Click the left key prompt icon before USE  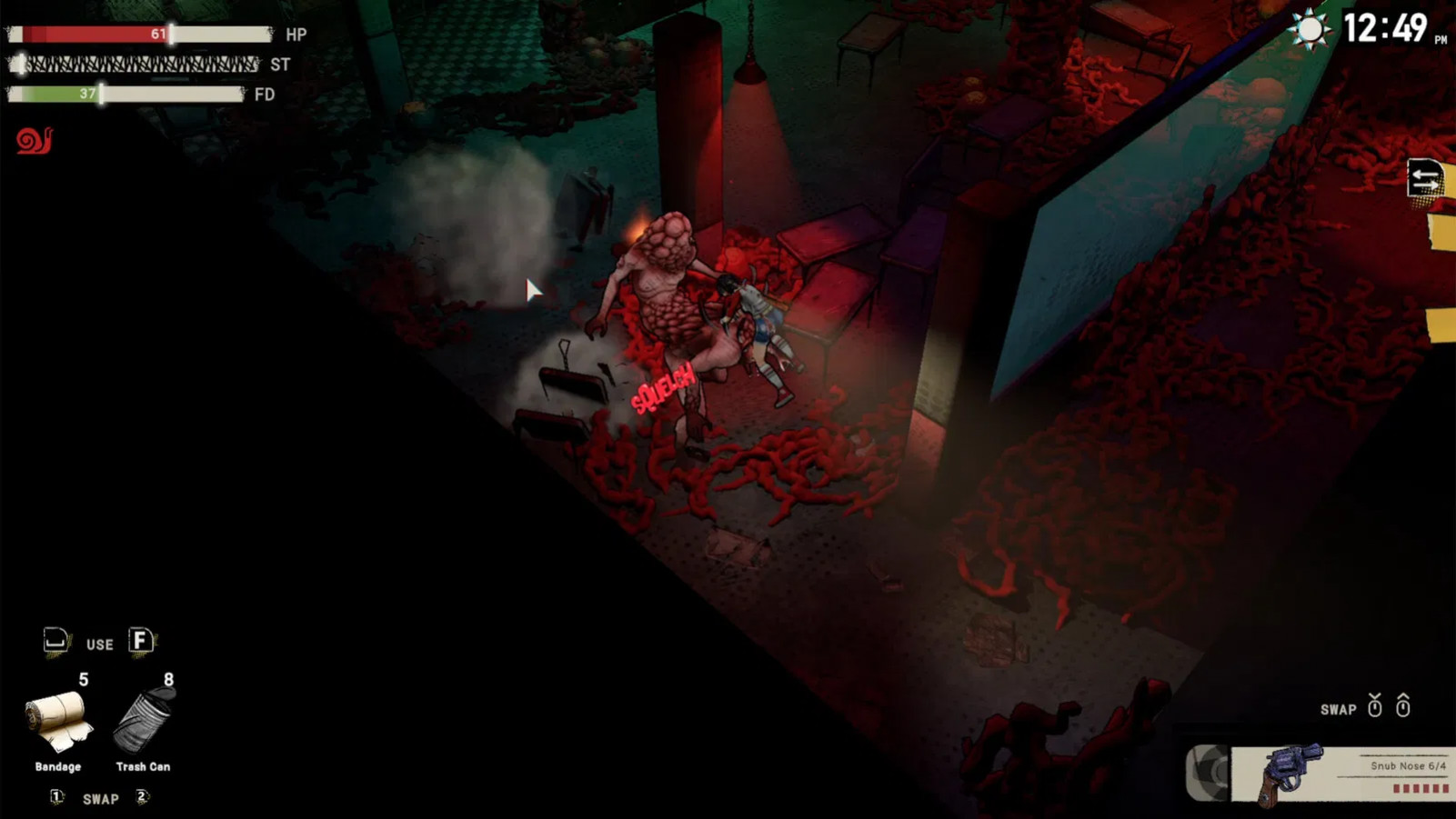click(55, 641)
